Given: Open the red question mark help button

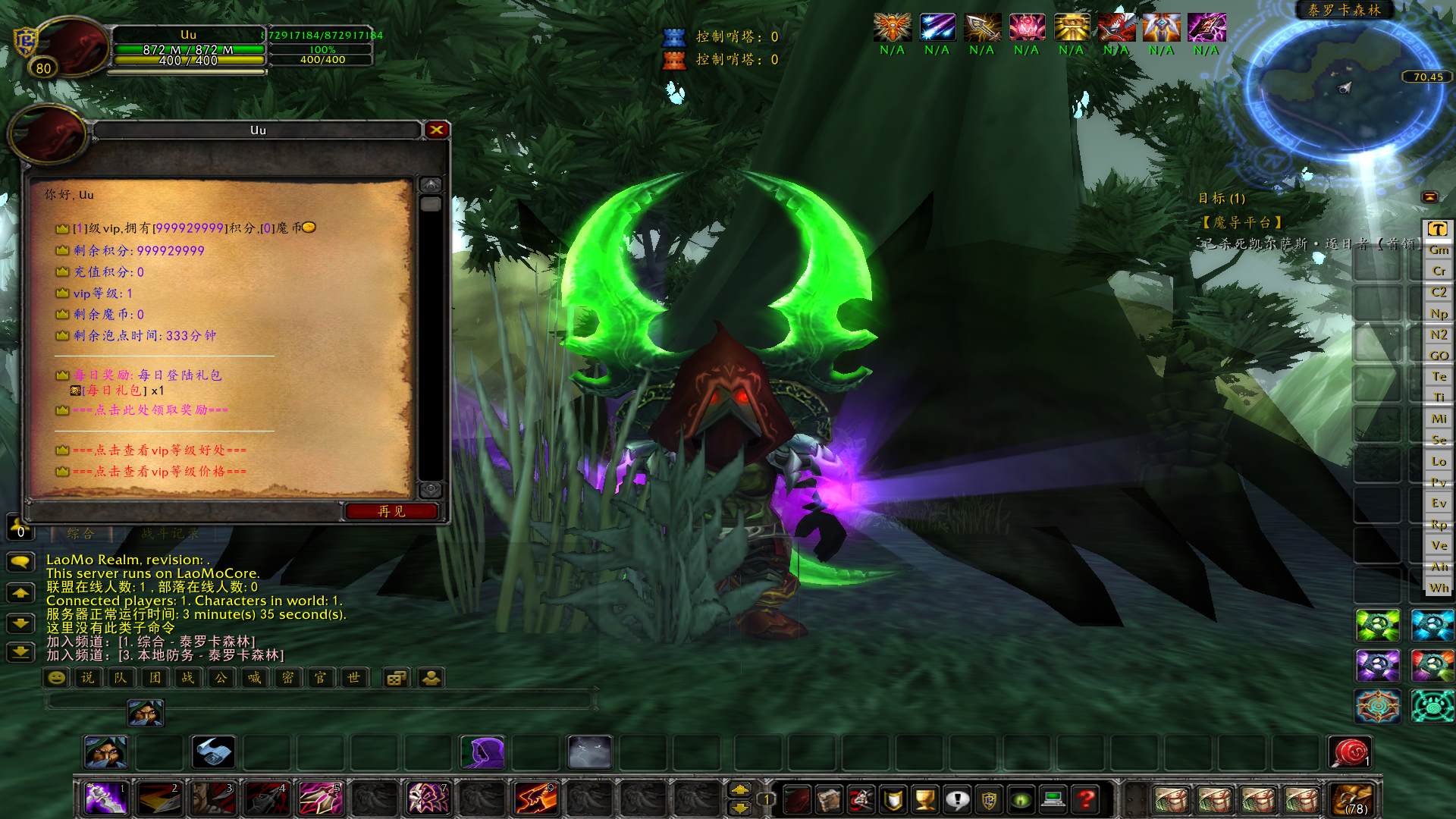Looking at the screenshot, I should click(x=1086, y=799).
